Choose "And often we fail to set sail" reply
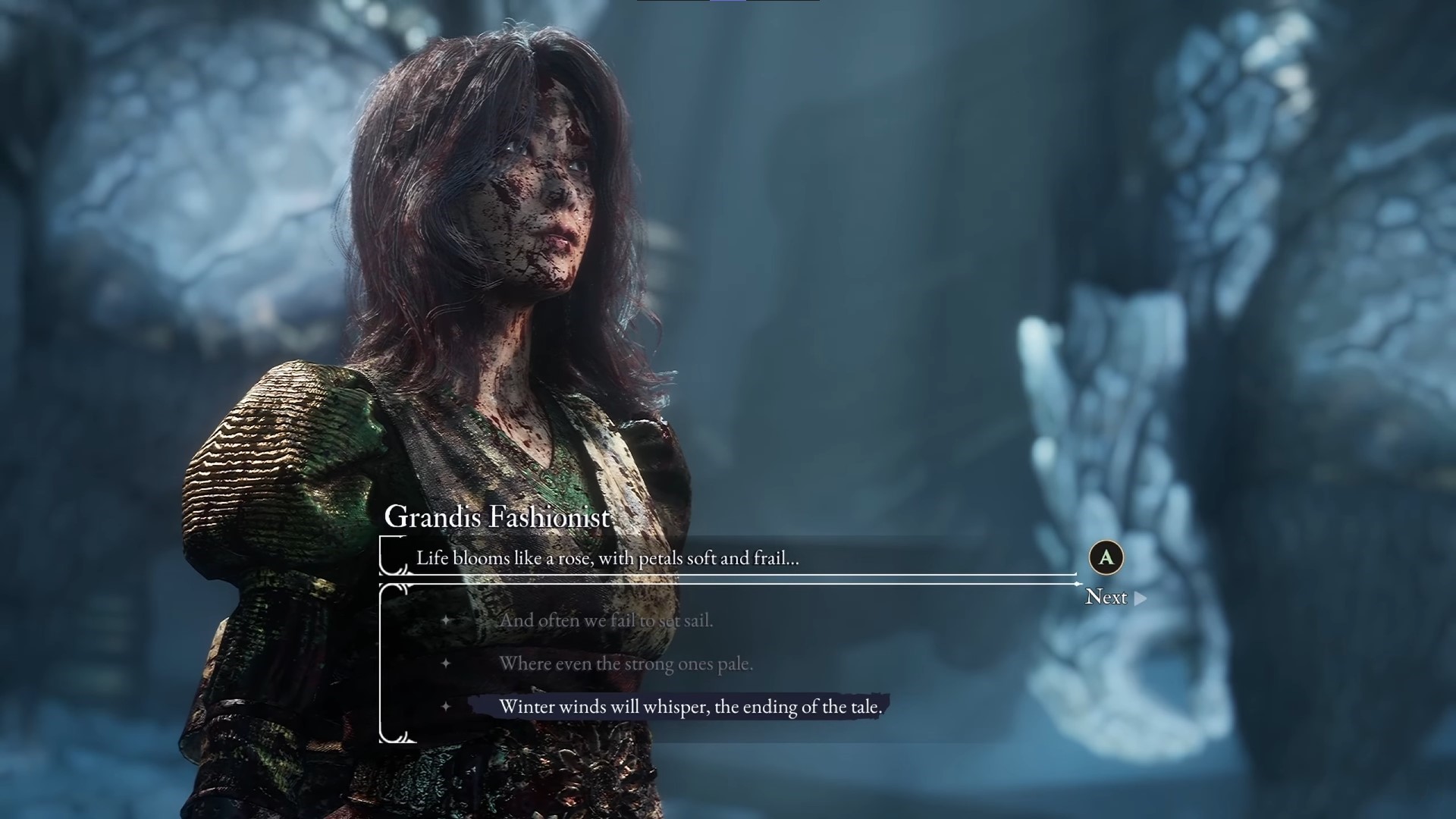Viewport: 1456px width, 819px height. pos(606,620)
